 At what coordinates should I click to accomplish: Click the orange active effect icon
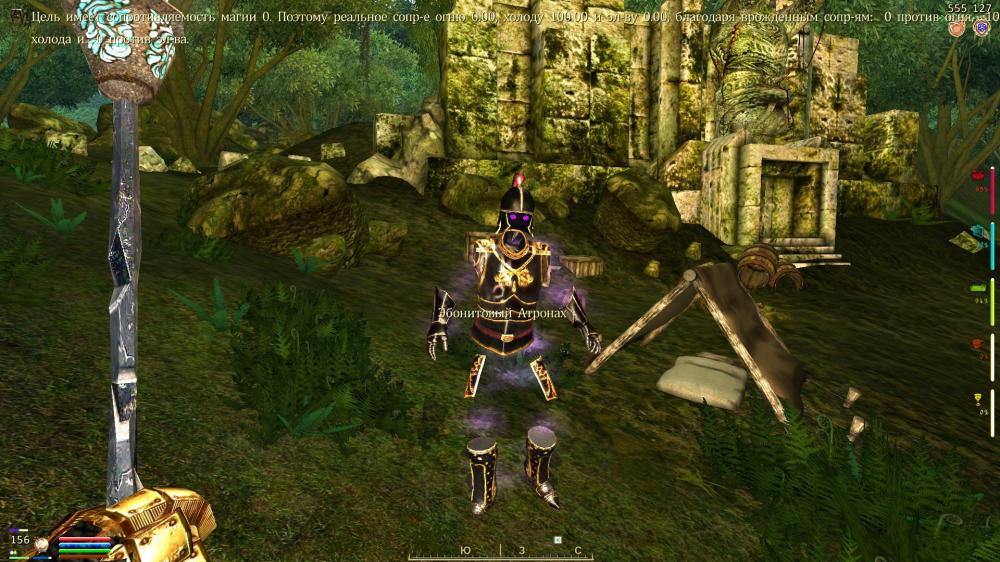[x=955, y=29]
